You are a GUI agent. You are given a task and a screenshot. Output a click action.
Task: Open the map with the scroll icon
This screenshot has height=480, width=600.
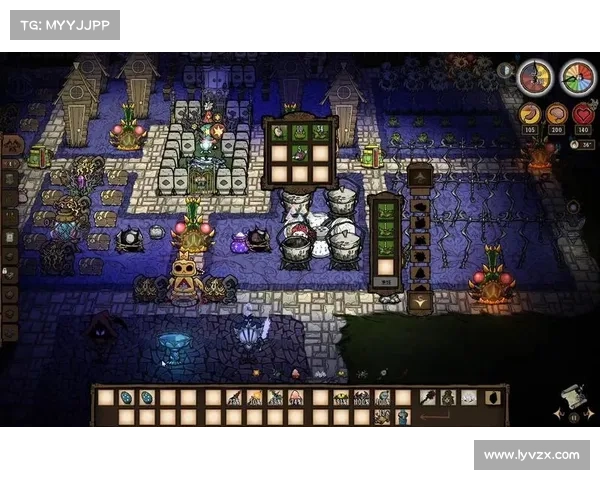[573, 398]
